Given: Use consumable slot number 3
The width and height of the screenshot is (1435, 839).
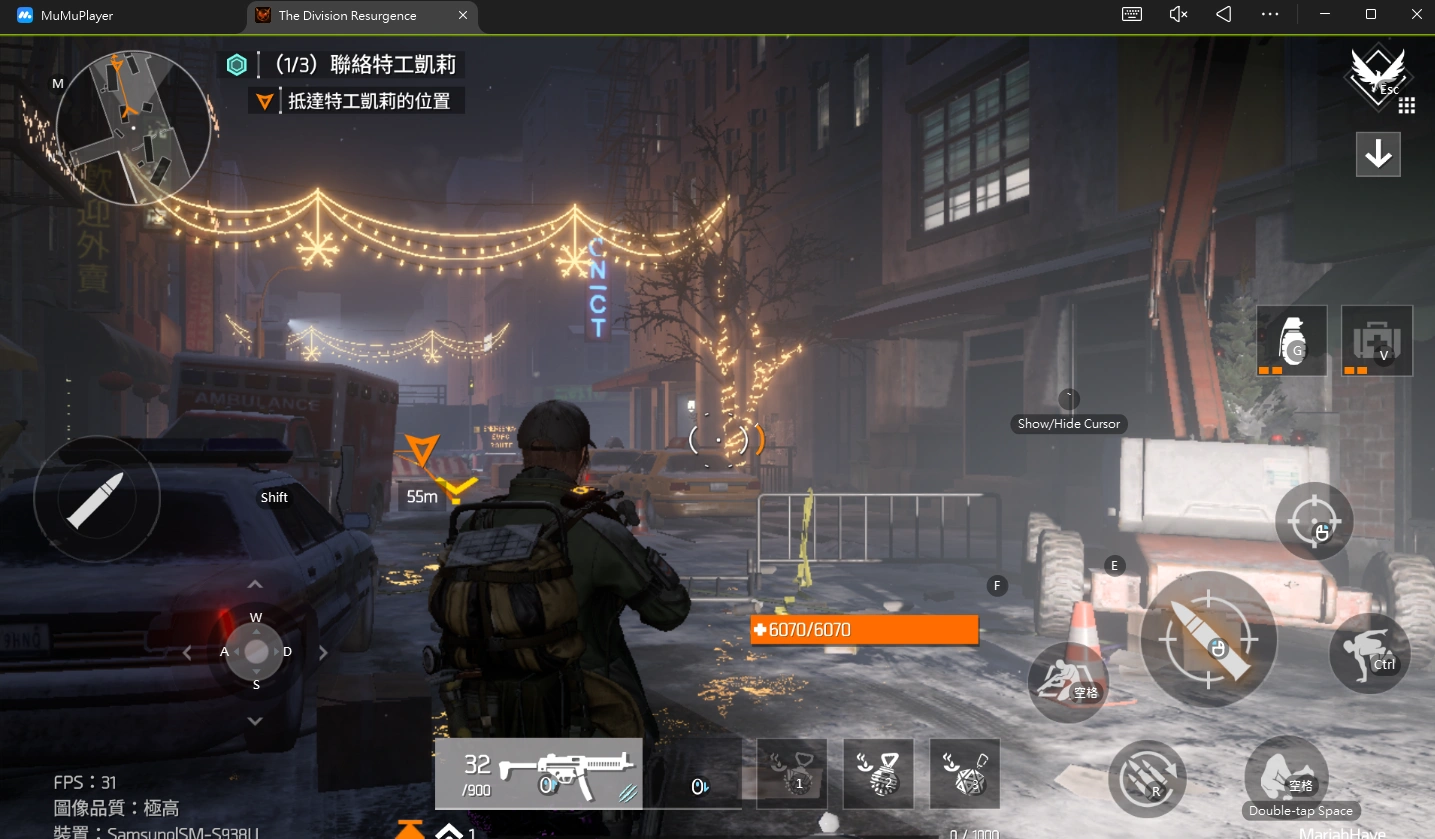Looking at the screenshot, I should click(964, 773).
